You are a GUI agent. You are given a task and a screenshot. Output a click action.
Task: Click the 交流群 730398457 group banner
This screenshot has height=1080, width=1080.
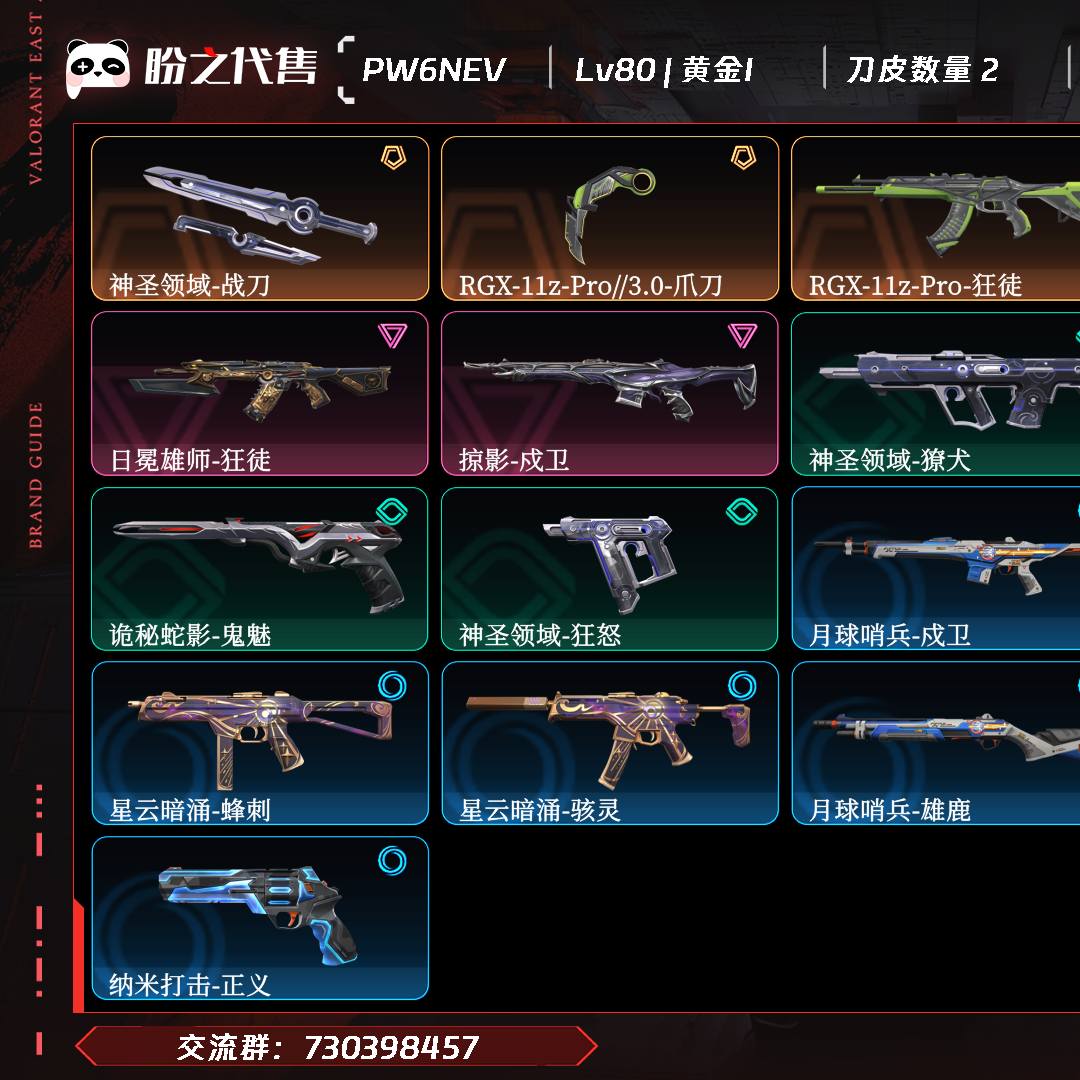[336, 1047]
